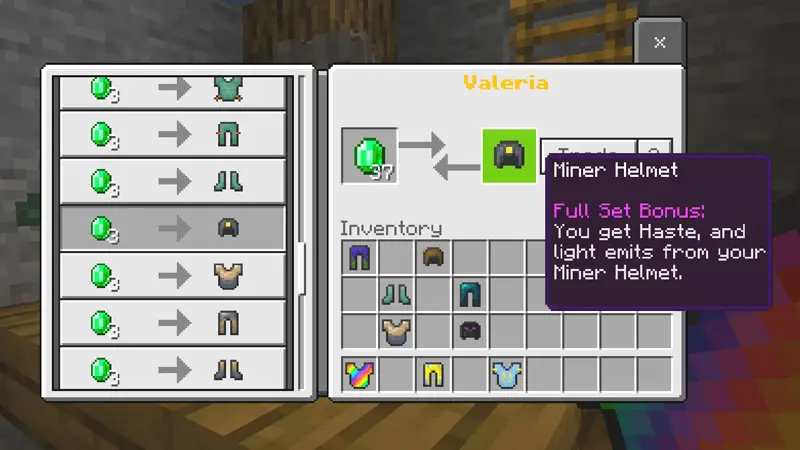The height and width of the screenshot is (450, 800).
Task: Choose the teal boots trade offer
Action: pyautogui.click(x=173, y=182)
